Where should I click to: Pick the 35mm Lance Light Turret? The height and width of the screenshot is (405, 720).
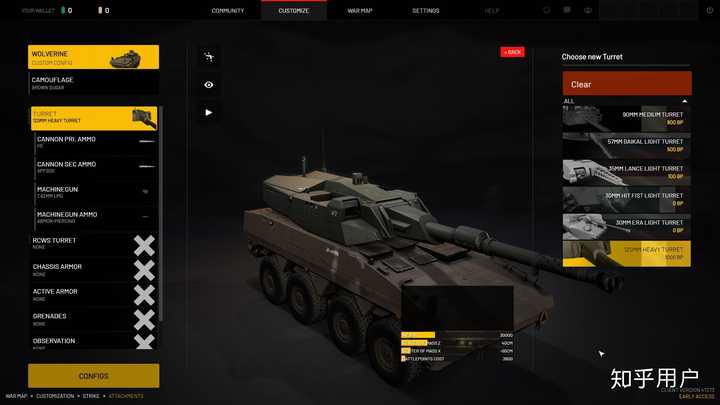point(626,172)
